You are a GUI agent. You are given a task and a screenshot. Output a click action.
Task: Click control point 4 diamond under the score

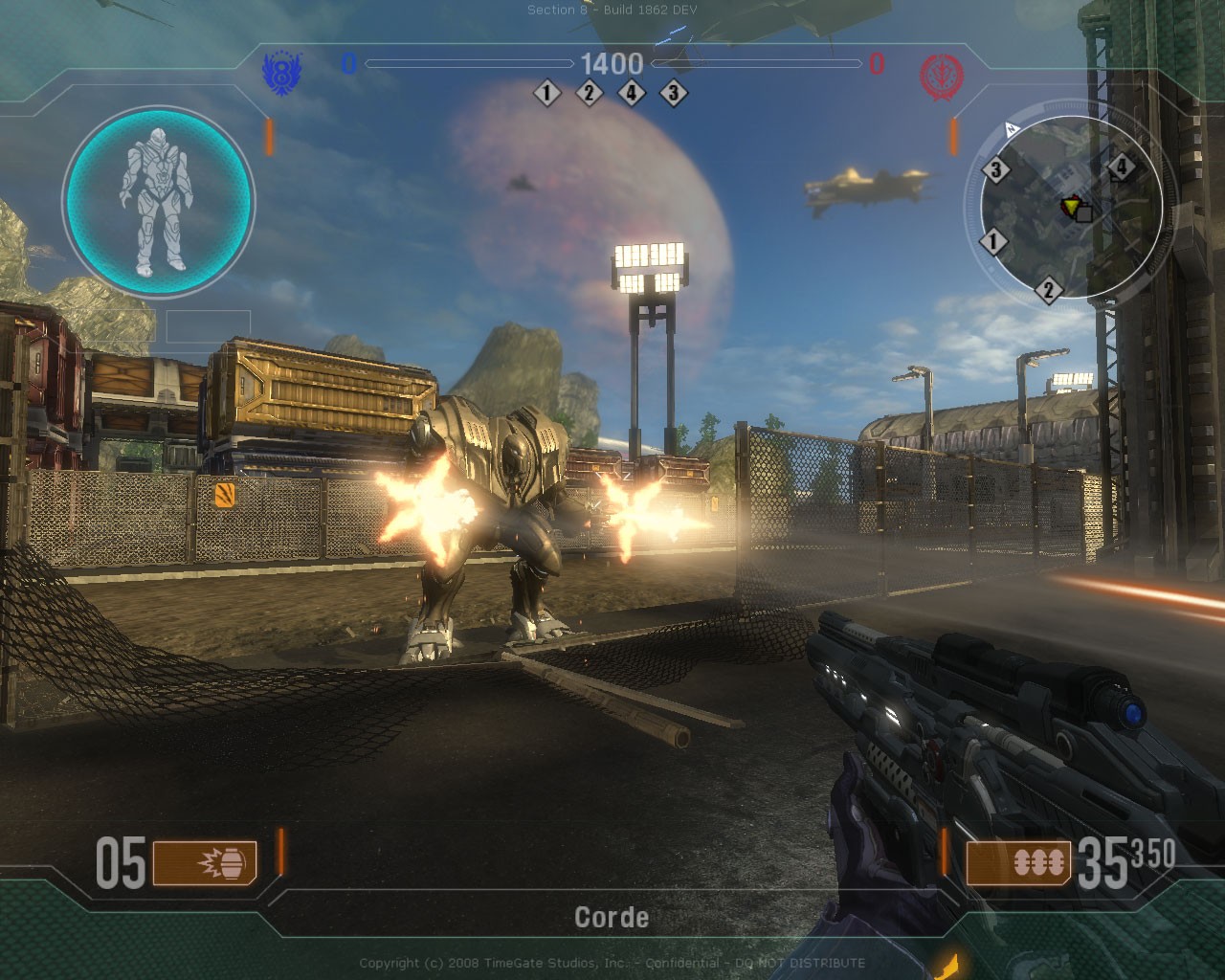tap(632, 93)
